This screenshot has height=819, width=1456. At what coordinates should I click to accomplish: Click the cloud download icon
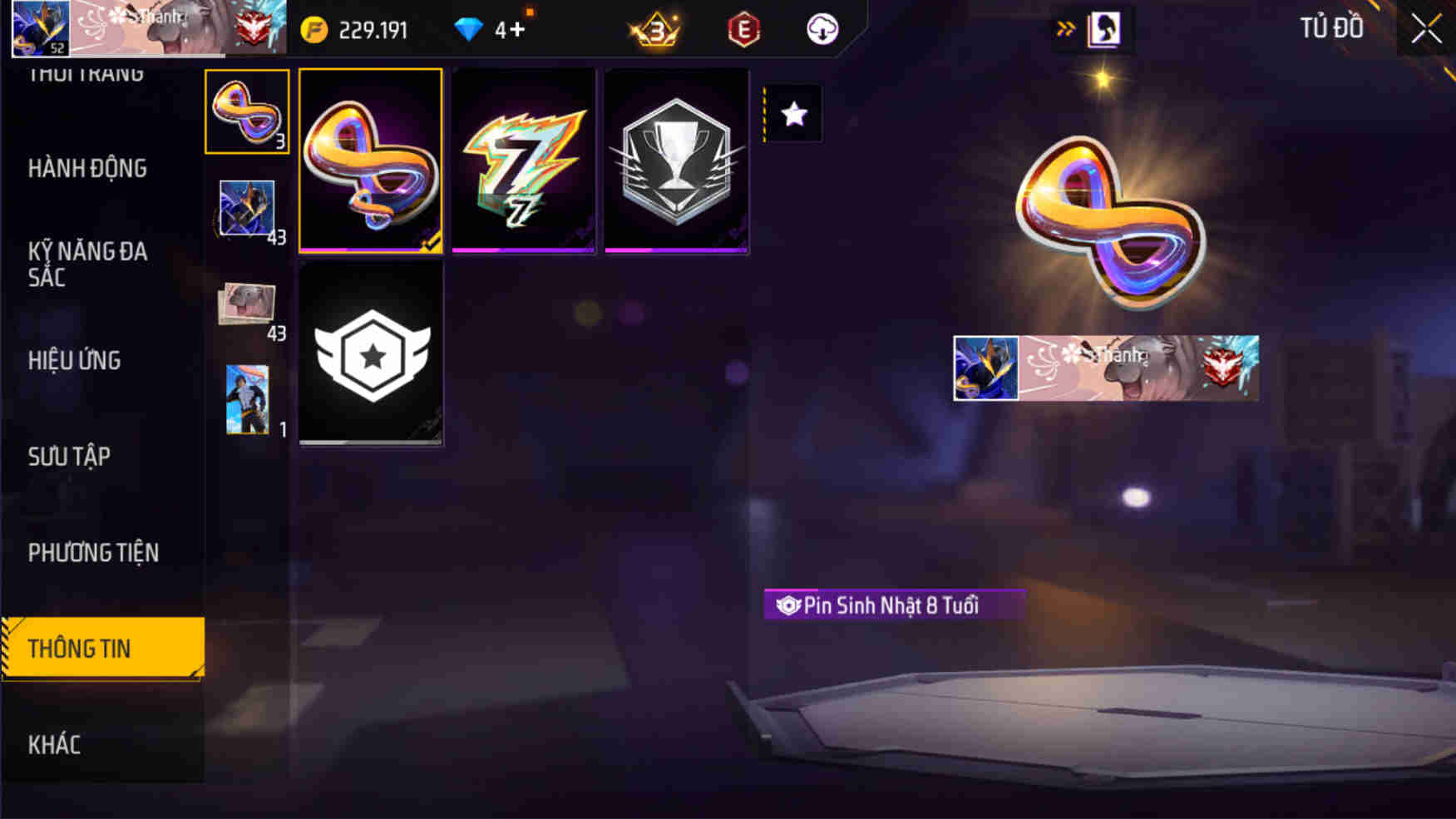point(822,28)
